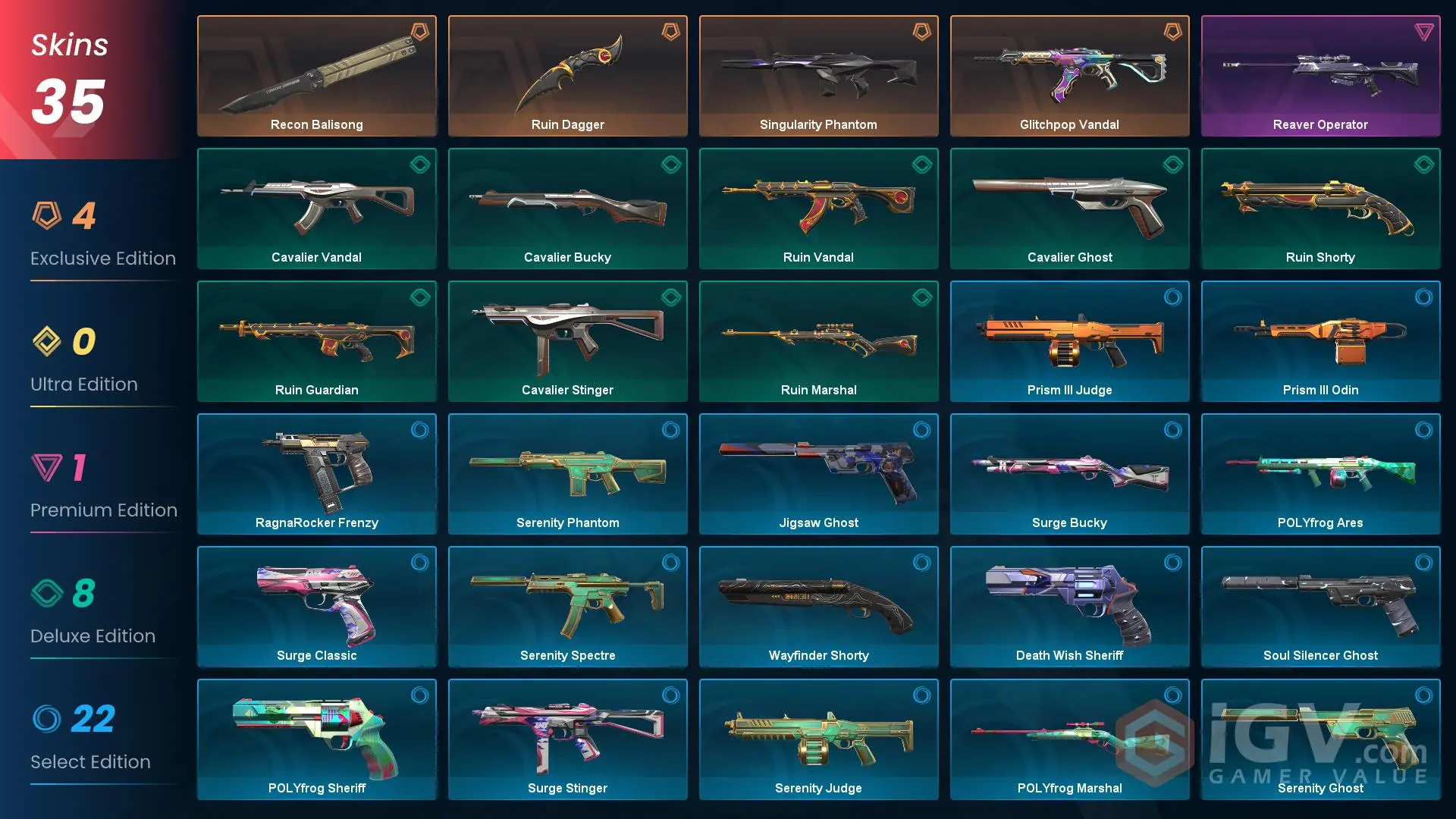Click the Wayfinder Shorty skin name label
The height and width of the screenshot is (819, 1456).
click(818, 655)
